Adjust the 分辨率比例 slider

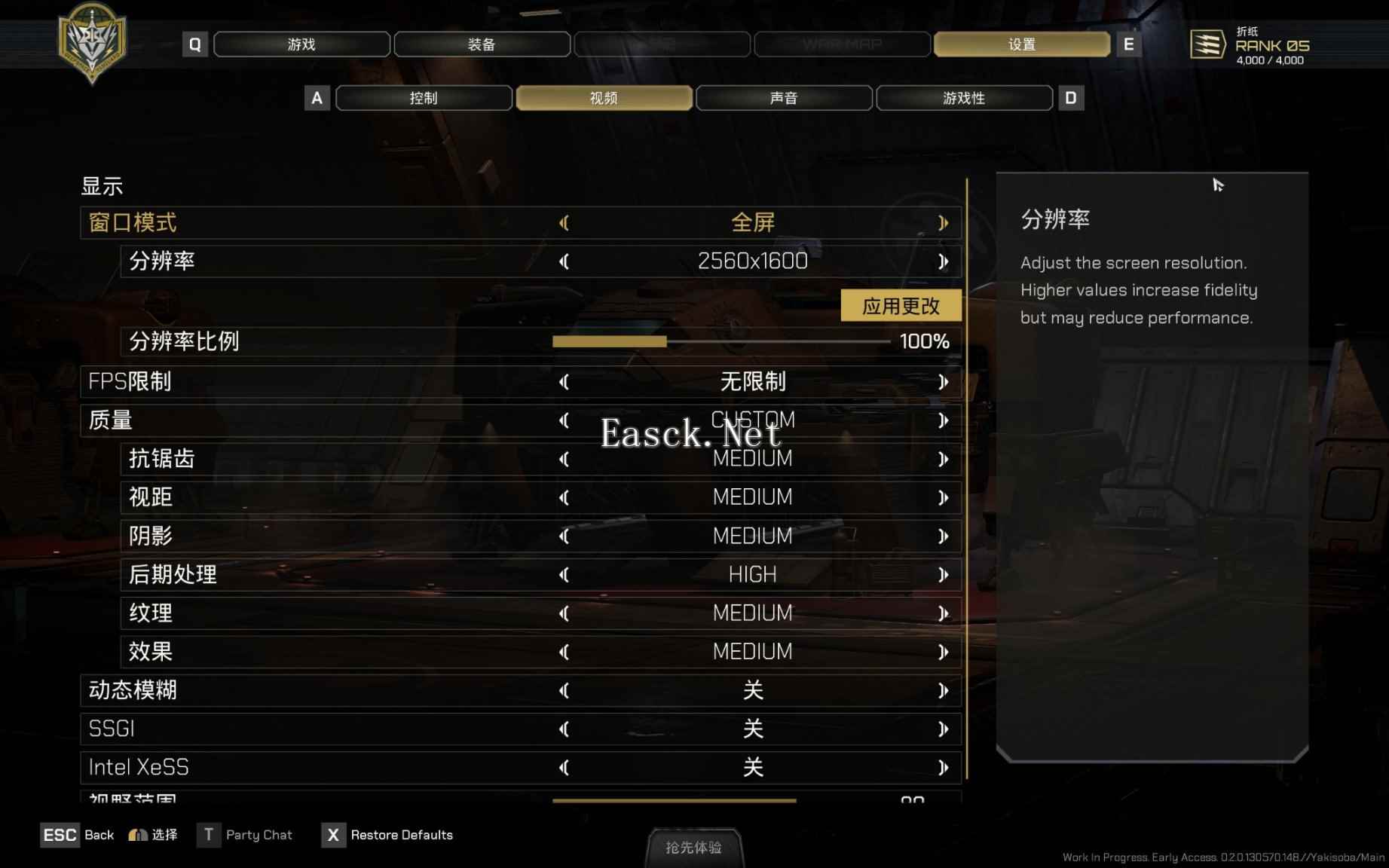click(667, 341)
